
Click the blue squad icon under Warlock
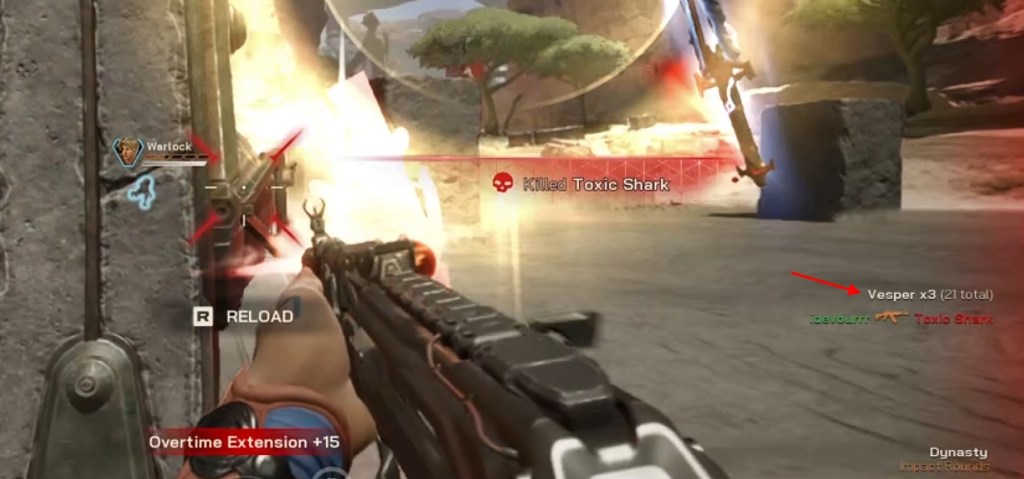point(142,191)
